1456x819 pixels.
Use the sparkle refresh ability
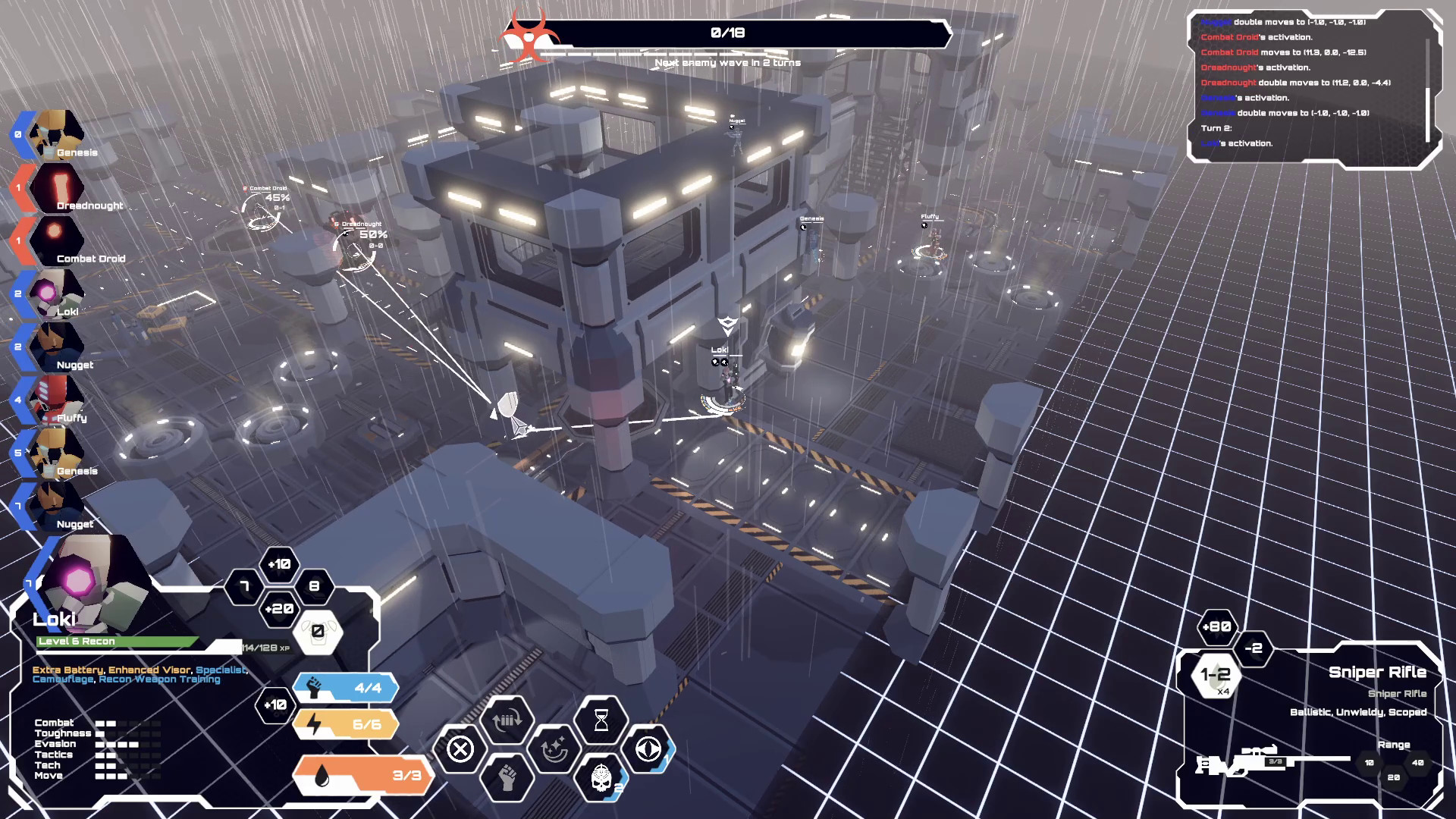[x=554, y=749]
